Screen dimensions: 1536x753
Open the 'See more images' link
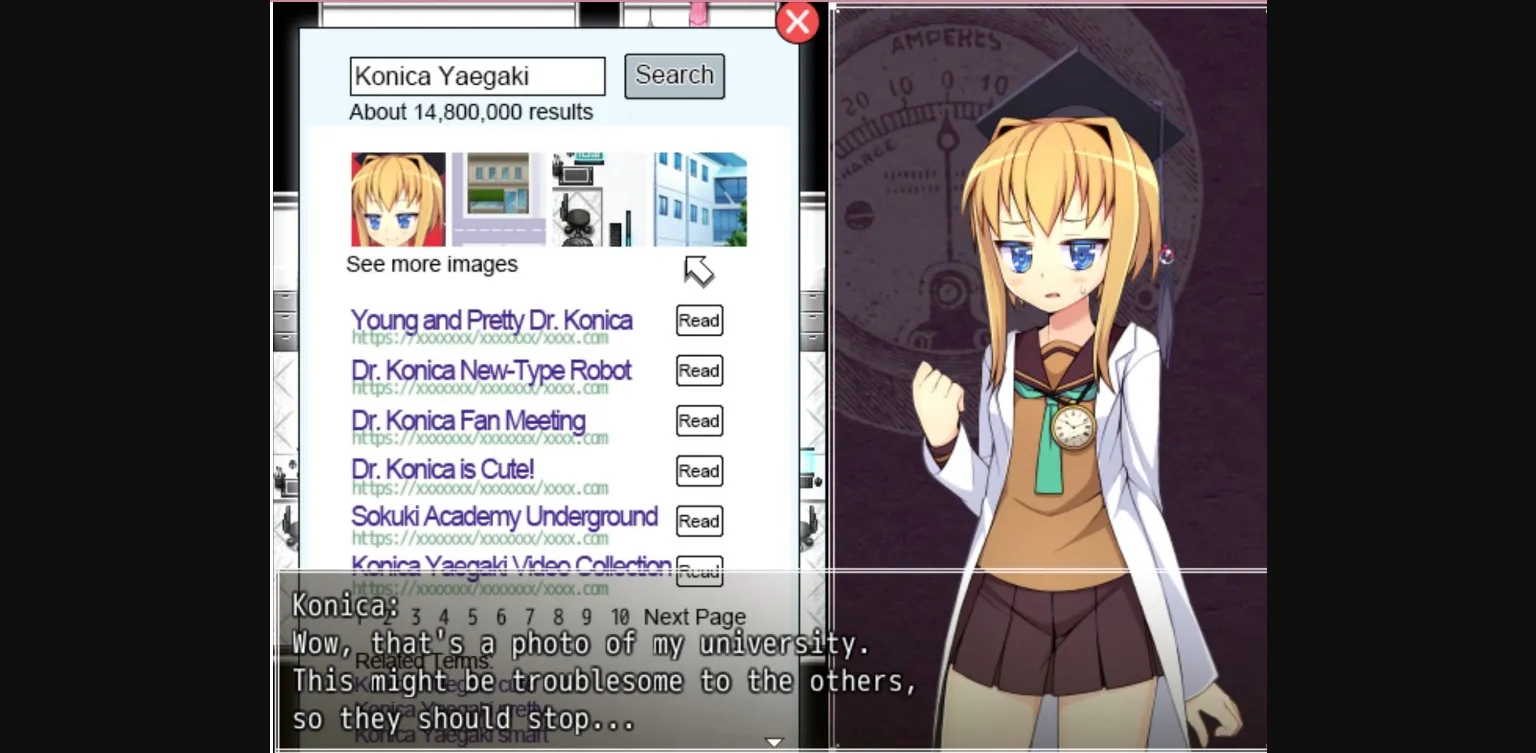[x=432, y=264]
